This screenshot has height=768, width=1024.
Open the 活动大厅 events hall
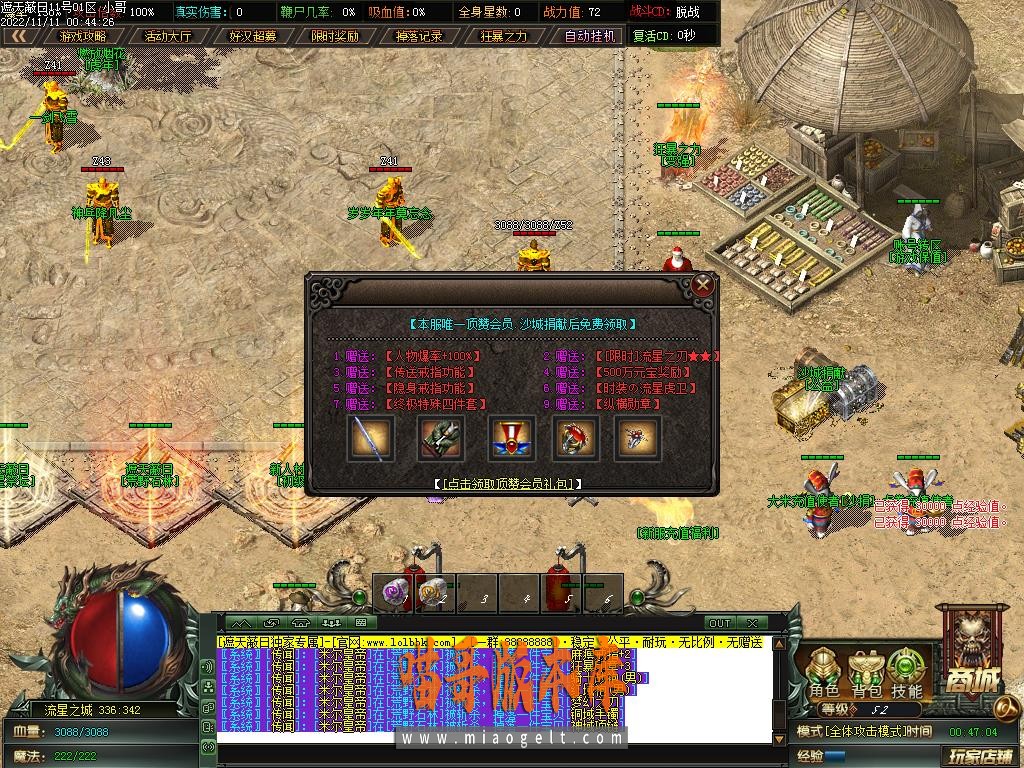point(168,36)
